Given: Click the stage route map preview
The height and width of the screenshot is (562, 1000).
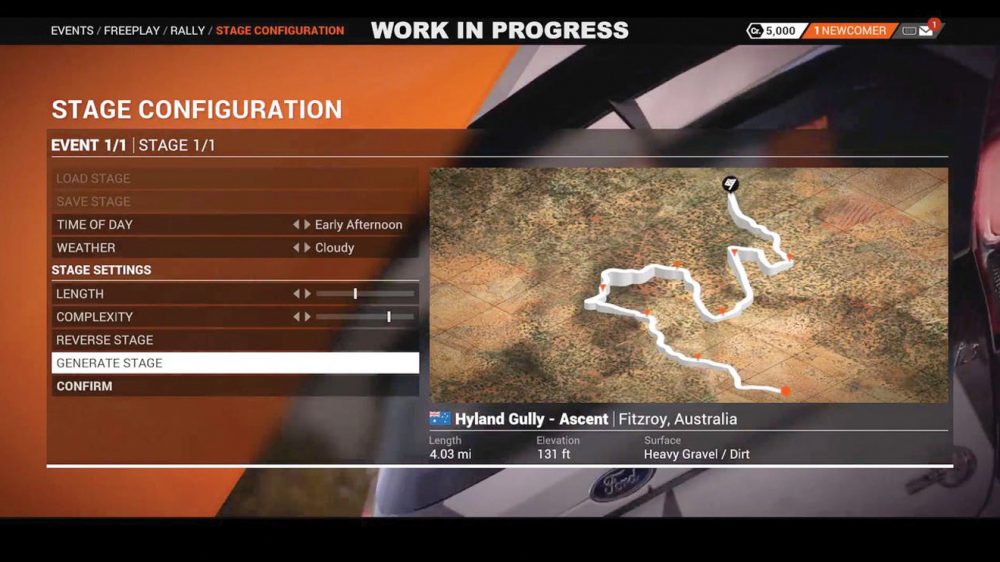Looking at the screenshot, I should coord(688,285).
